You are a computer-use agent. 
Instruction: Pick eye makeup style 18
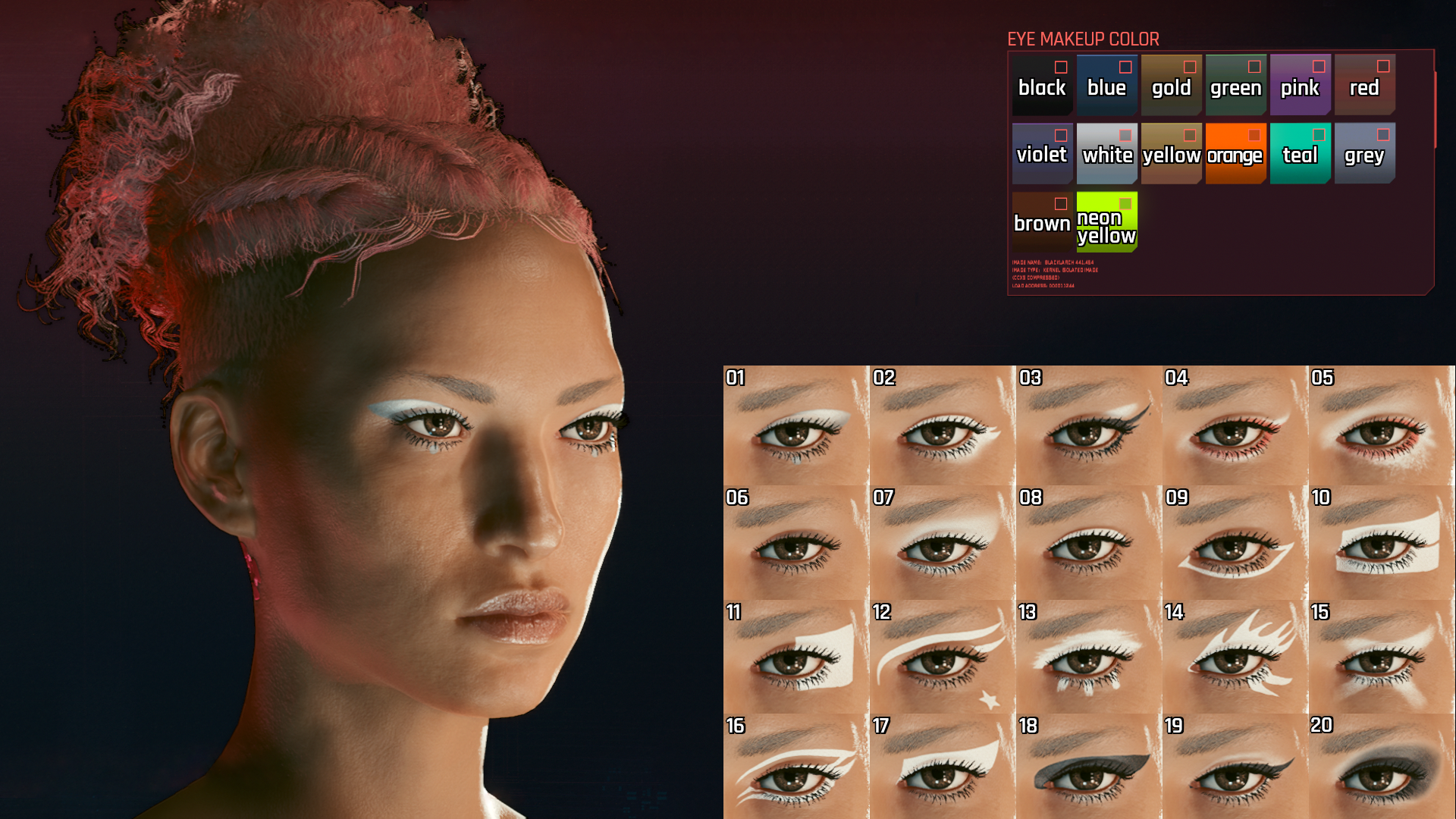tap(1087, 767)
